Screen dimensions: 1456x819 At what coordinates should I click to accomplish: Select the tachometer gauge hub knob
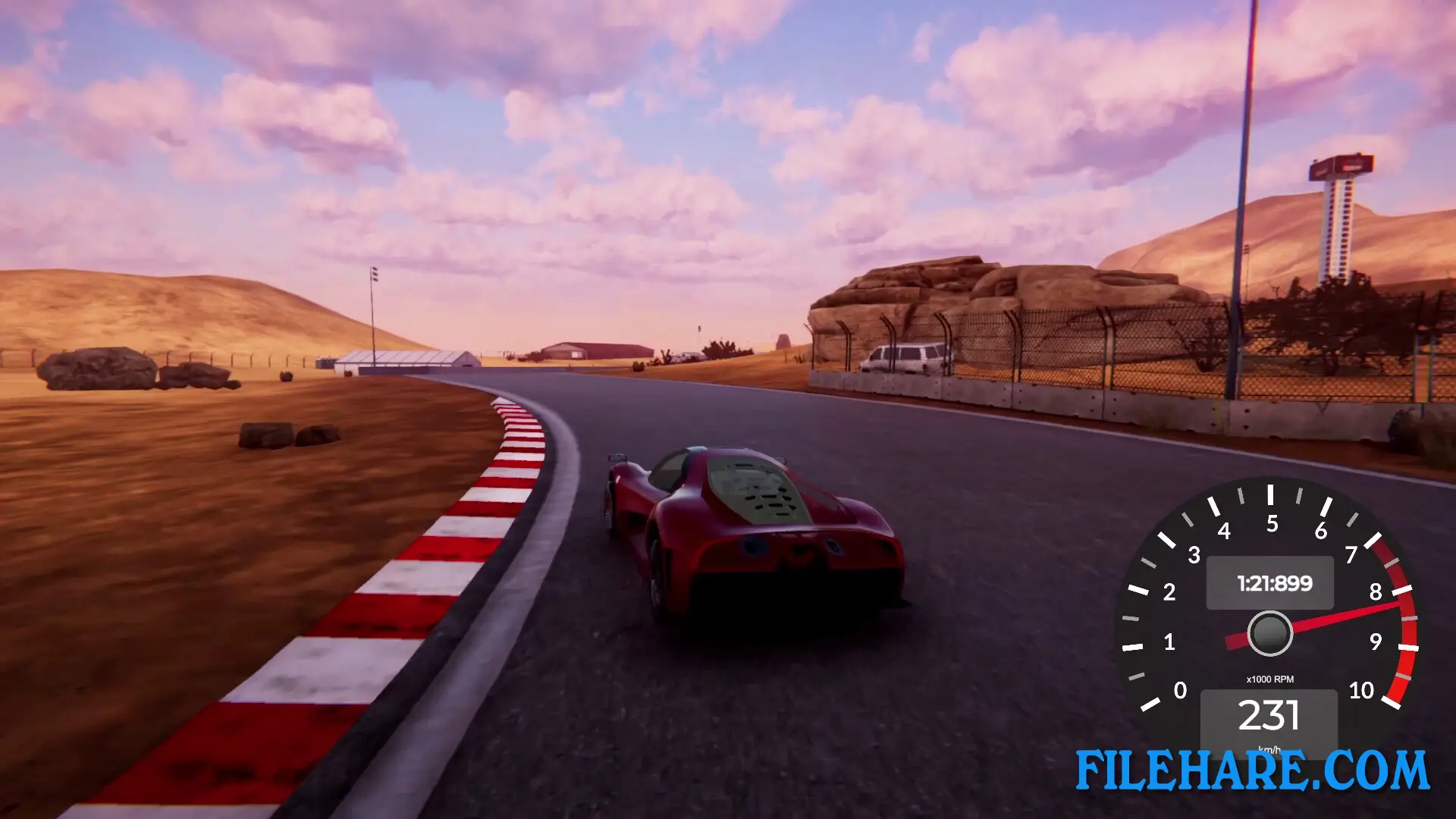[1270, 632]
